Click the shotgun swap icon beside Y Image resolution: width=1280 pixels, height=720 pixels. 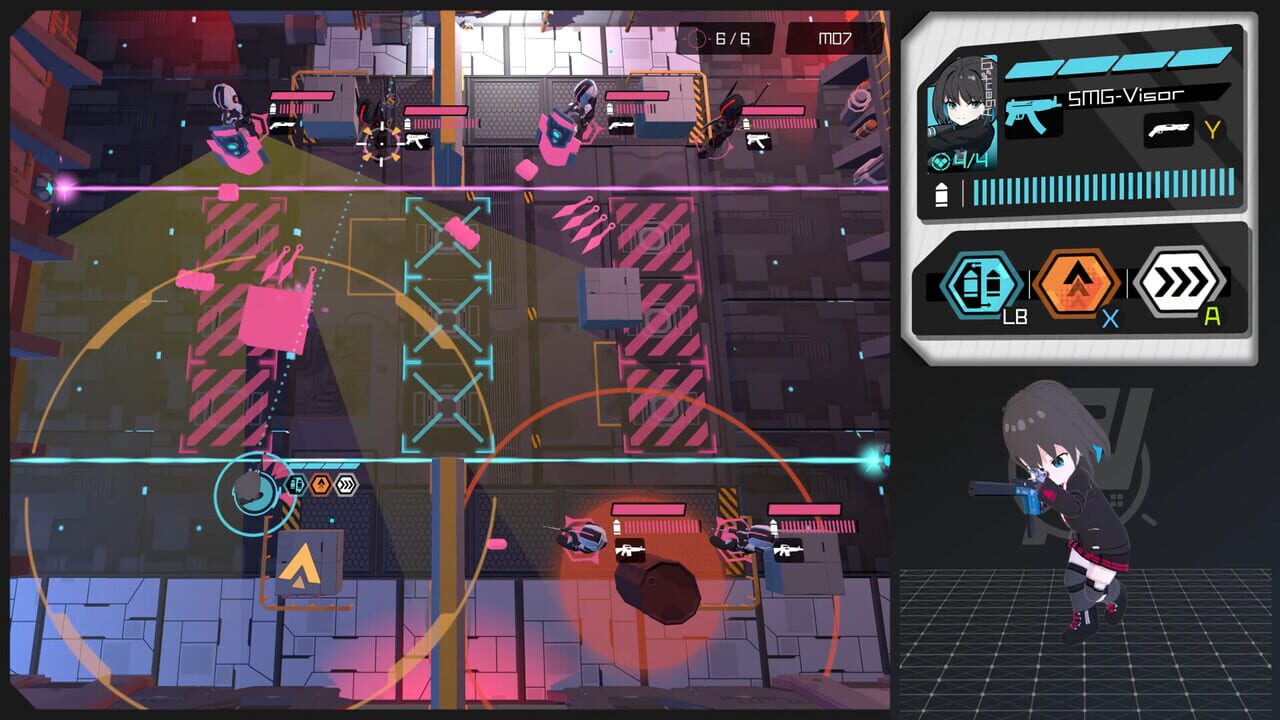(1167, 128)
